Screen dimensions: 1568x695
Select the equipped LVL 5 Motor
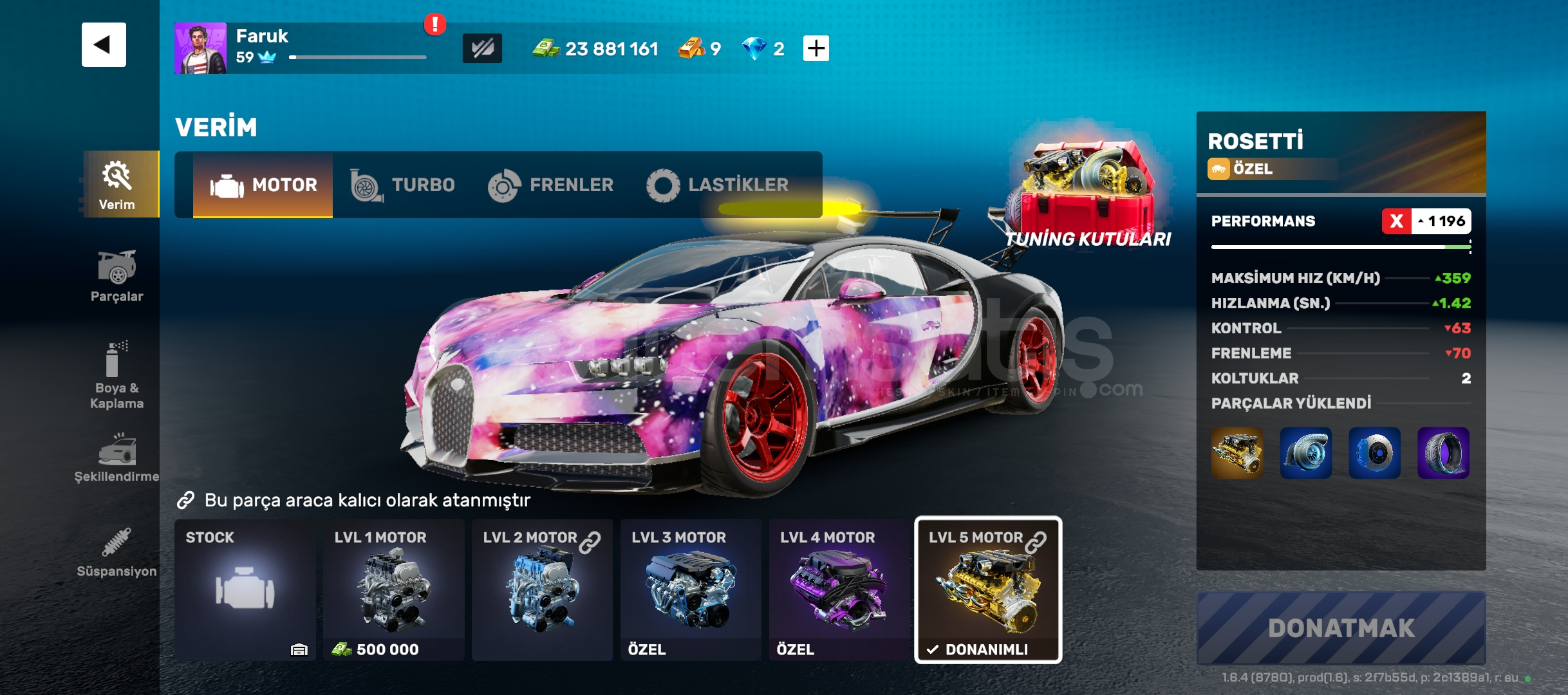(x=988, y=590)
